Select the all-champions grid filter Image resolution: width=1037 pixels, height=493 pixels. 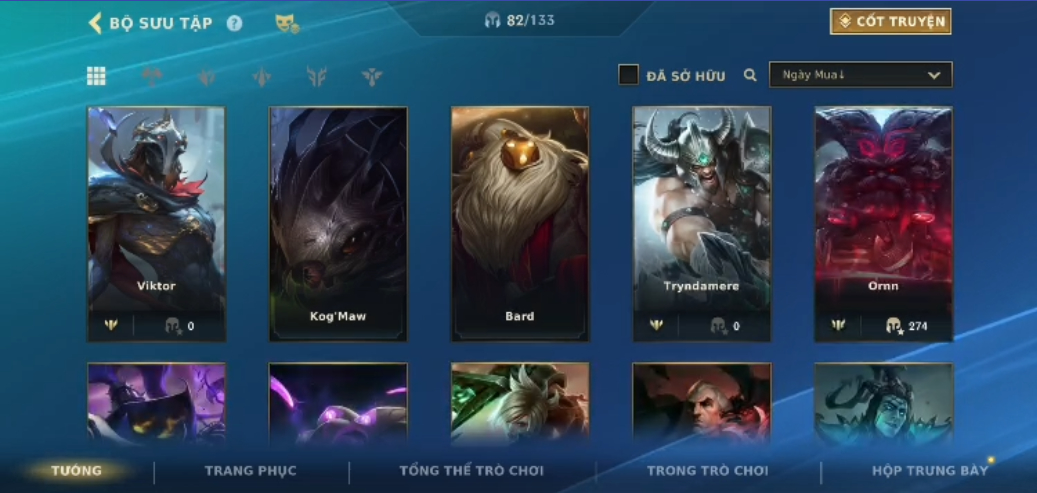(x=97, y=76)
